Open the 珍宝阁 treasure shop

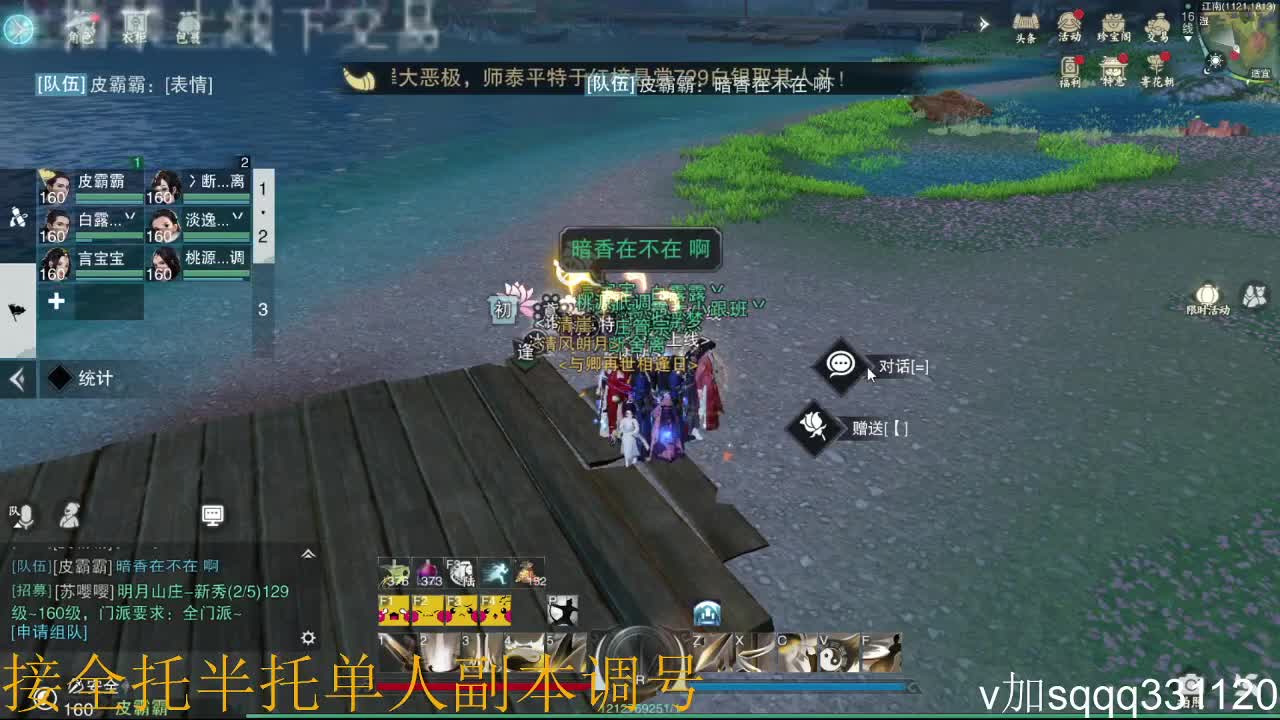[x=1116, y=25]
